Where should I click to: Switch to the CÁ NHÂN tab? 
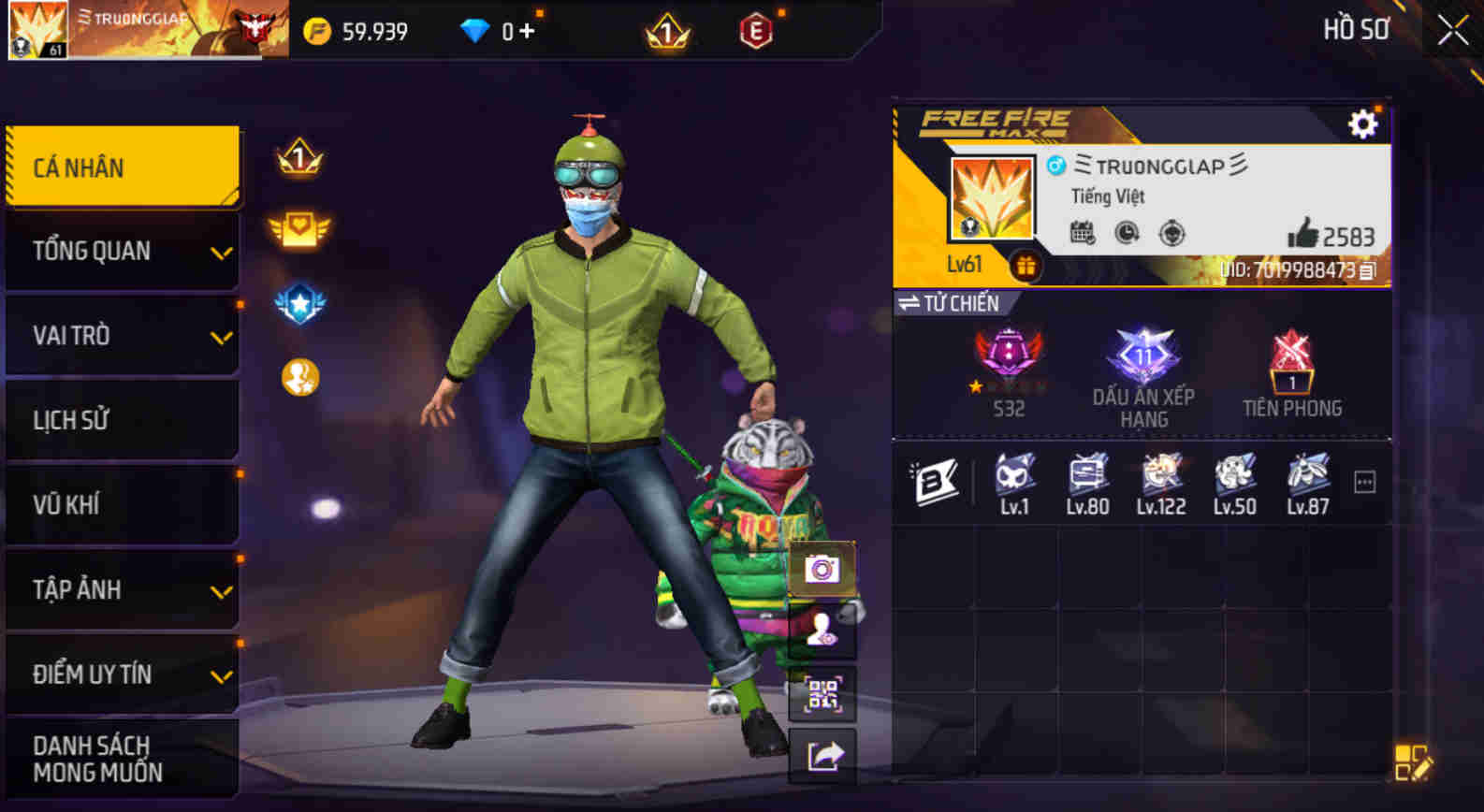122,166
